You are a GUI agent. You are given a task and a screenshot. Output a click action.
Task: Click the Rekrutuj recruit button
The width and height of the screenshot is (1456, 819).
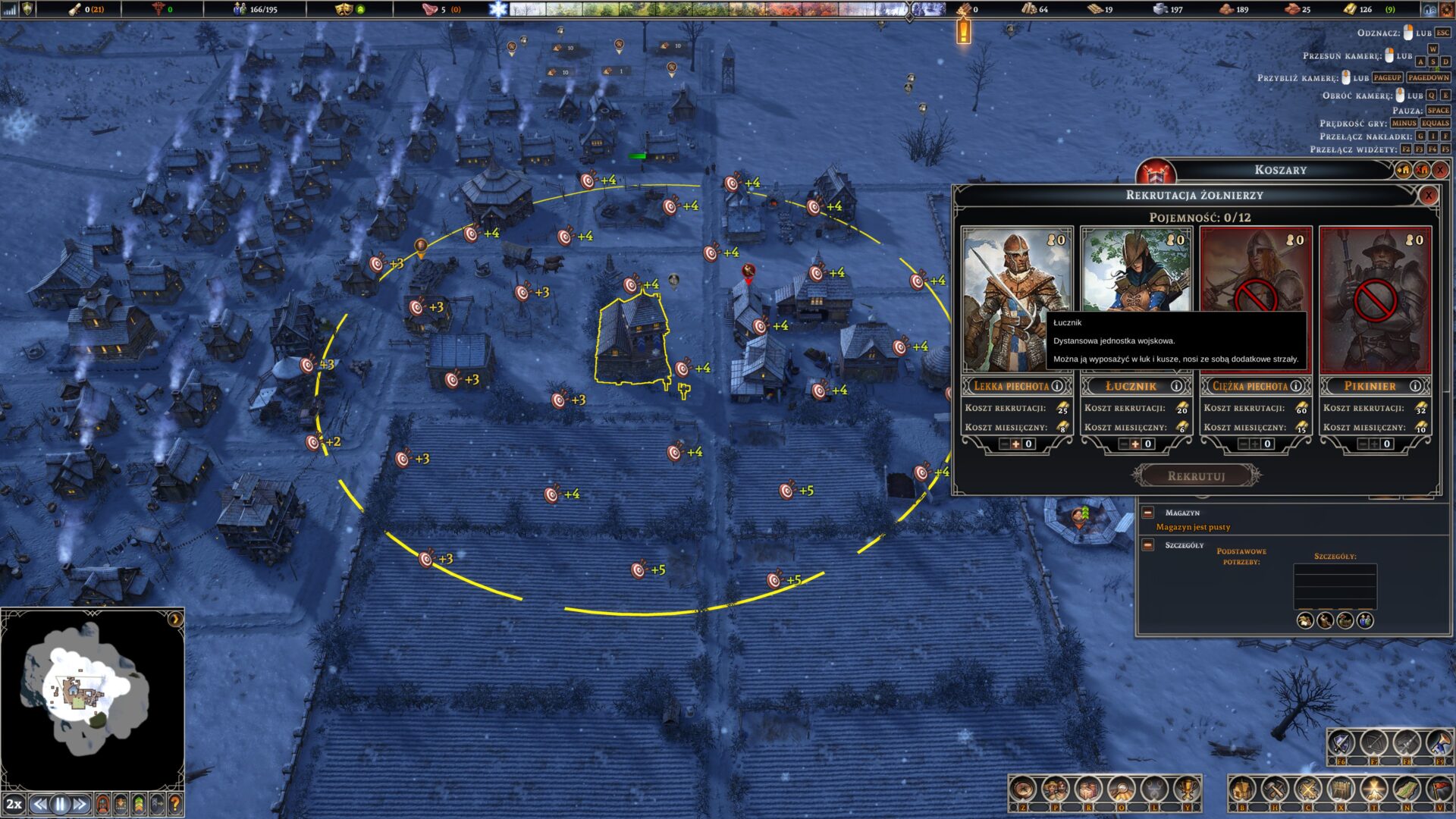[1196, 476]
